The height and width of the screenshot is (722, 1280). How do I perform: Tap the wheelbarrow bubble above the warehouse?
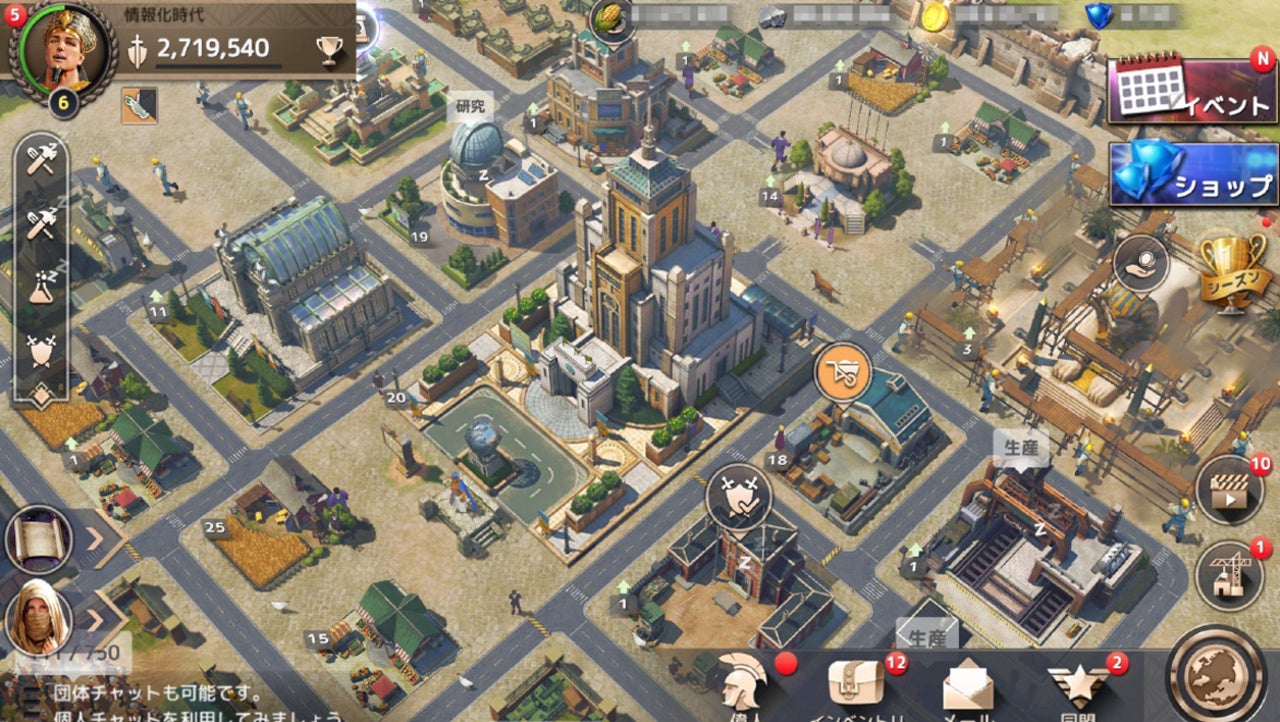coord(842,372)
